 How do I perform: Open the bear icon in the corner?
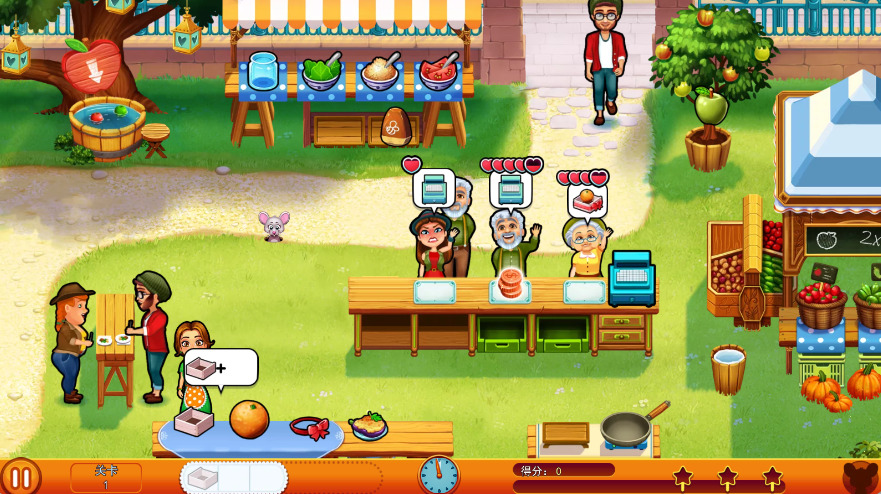coord(860,477)
